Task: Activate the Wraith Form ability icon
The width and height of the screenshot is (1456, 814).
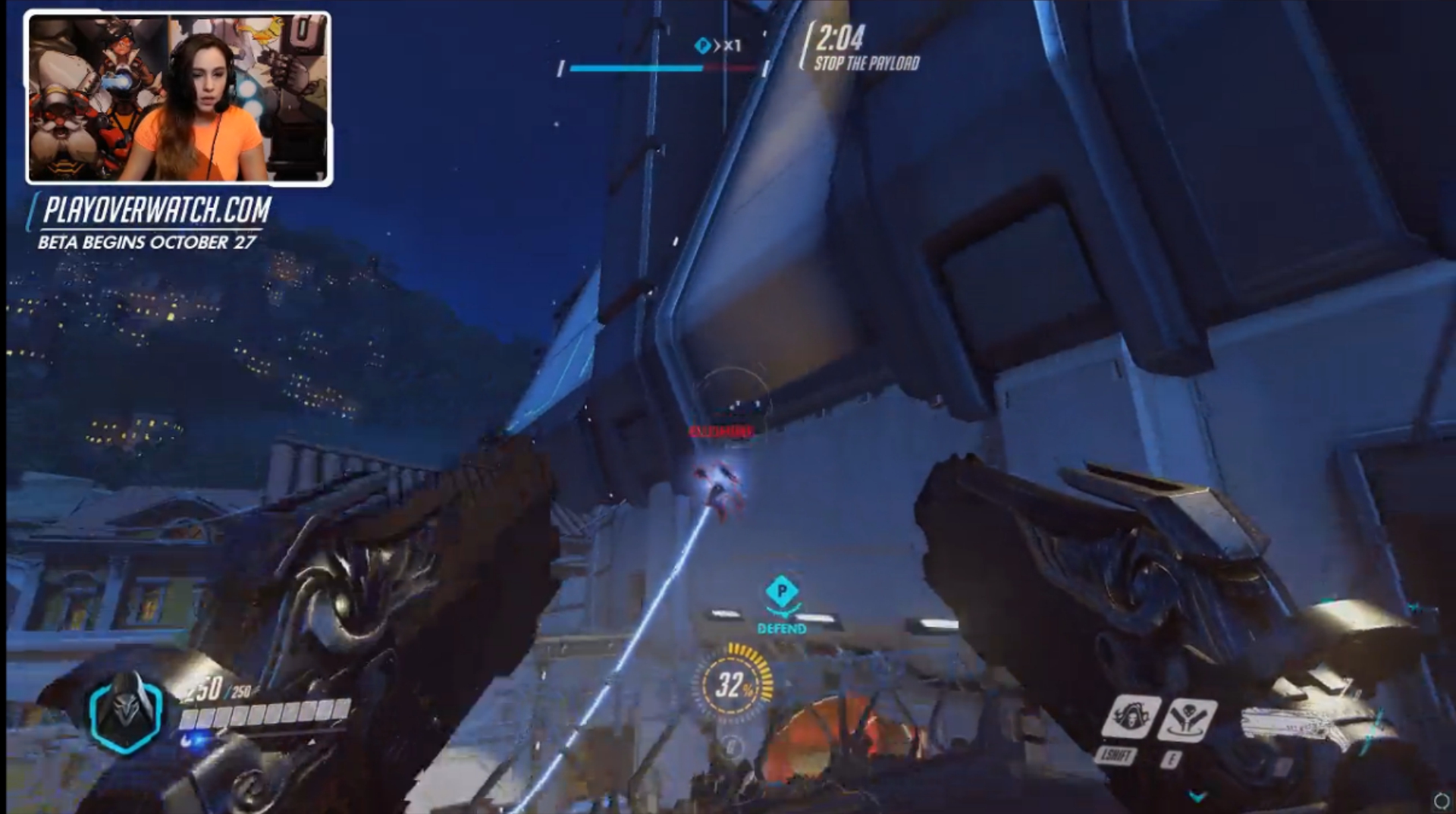Action: pos(1131,718)
